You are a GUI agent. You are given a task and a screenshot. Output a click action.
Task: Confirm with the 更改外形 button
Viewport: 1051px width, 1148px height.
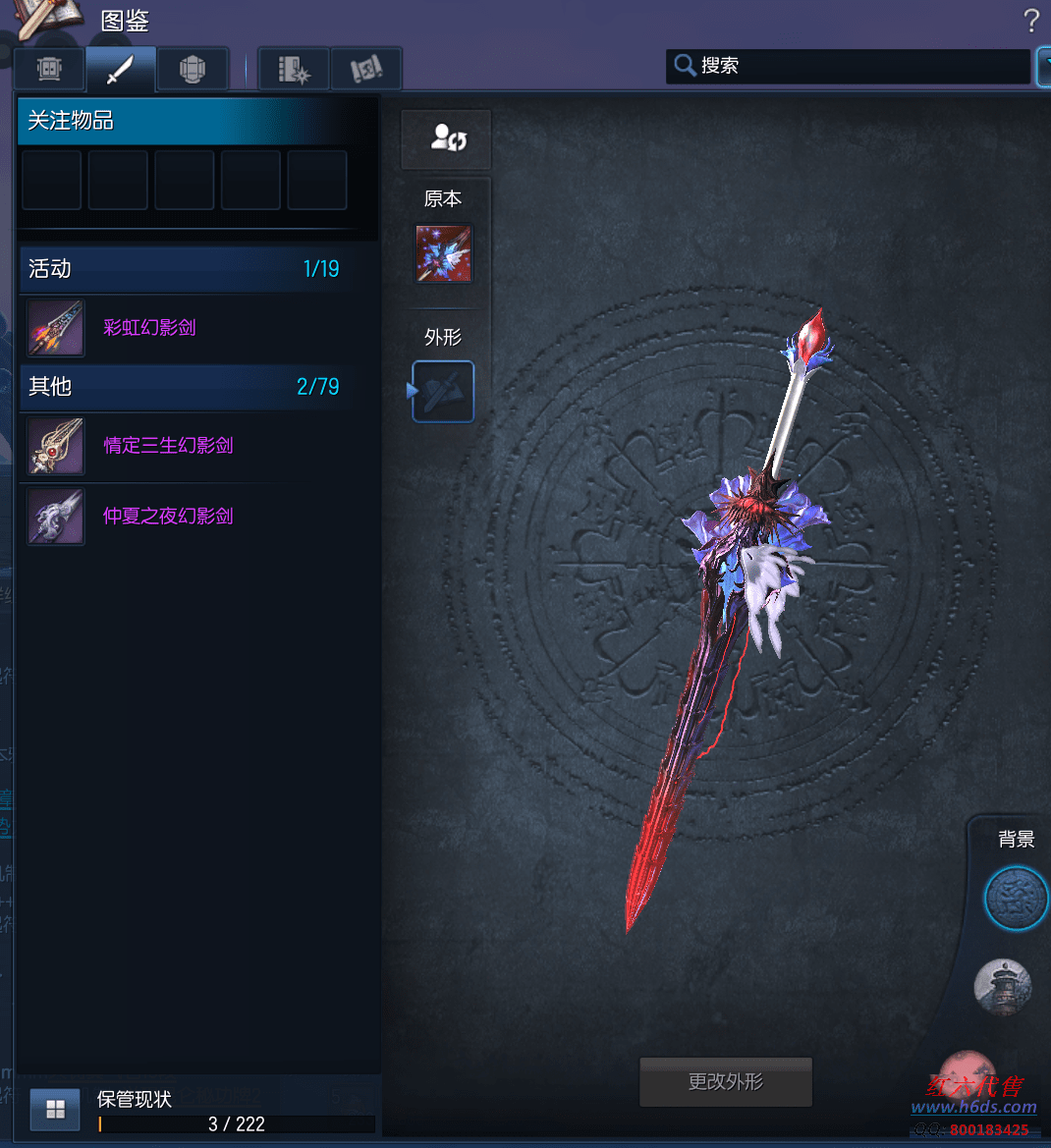click(x=726, y=1082)
